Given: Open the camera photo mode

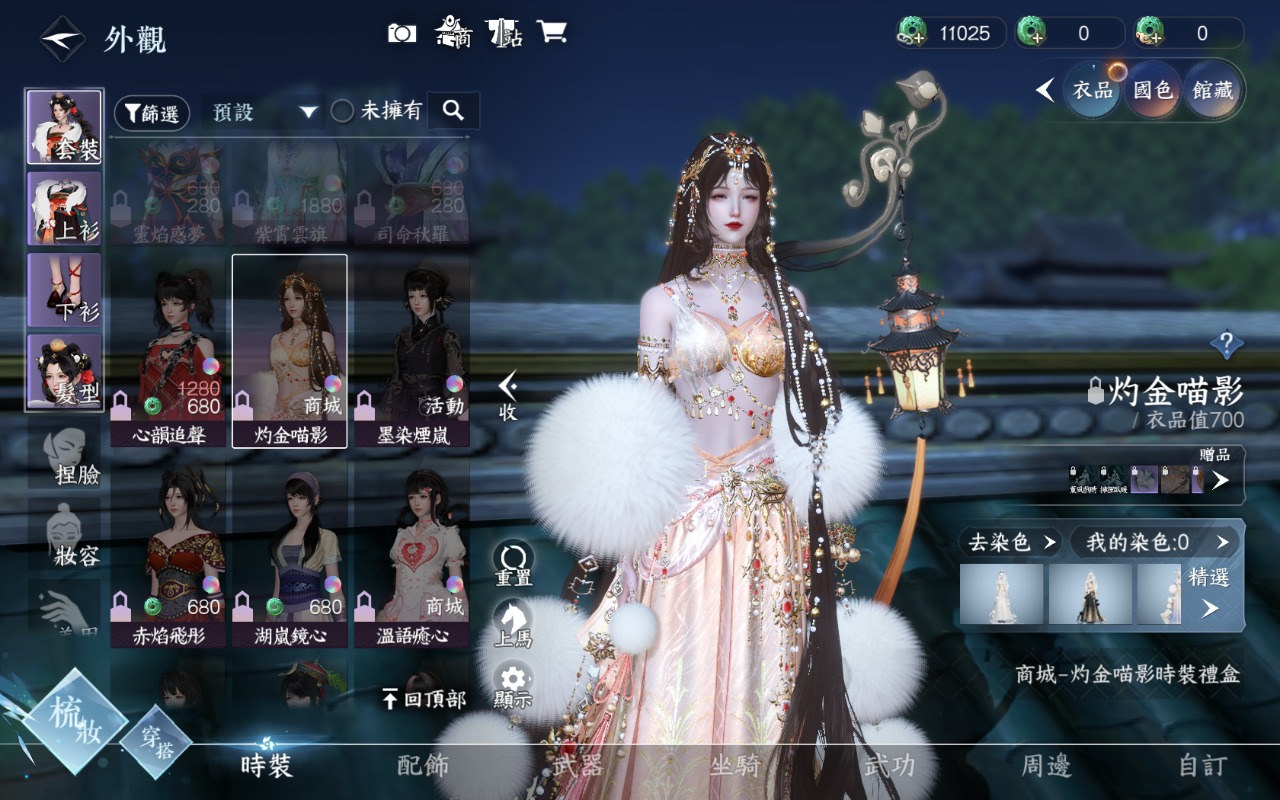Looking at the screenshot, I should click(402, 33).
